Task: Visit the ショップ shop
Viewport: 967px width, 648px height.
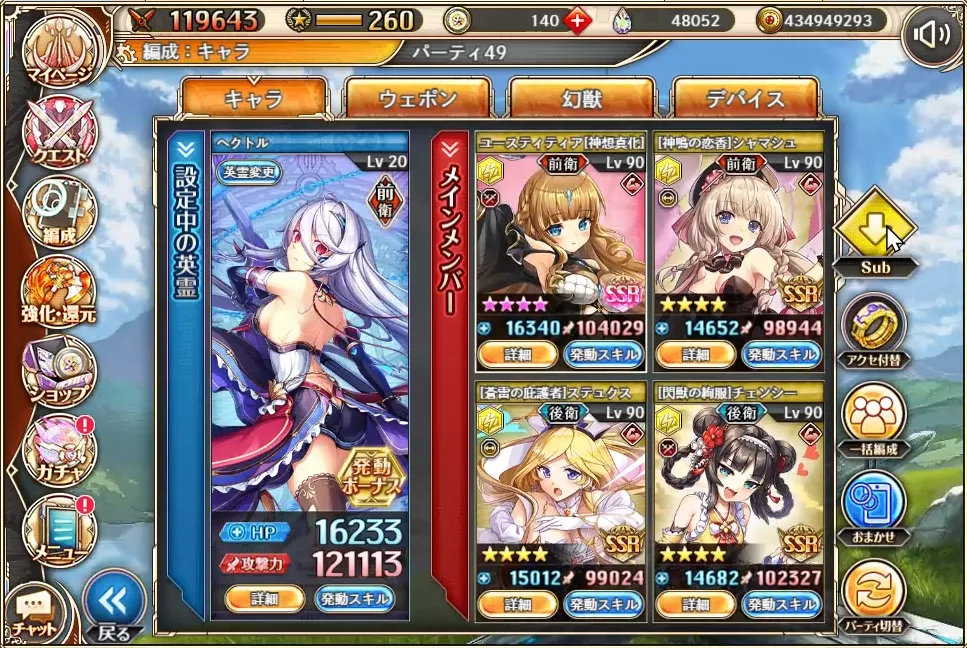Action: pos(61,368)
